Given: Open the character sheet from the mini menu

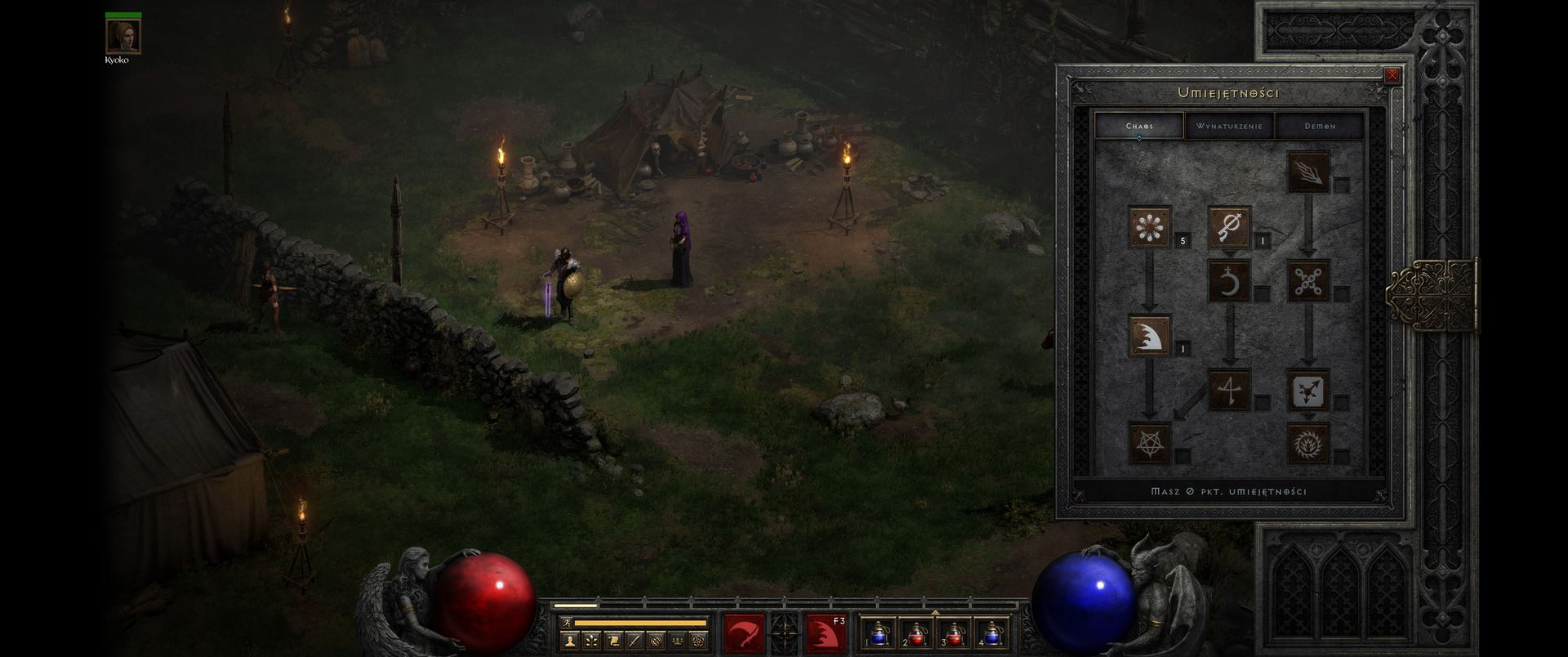Looking at the screenshot, I should click(570, 641).
